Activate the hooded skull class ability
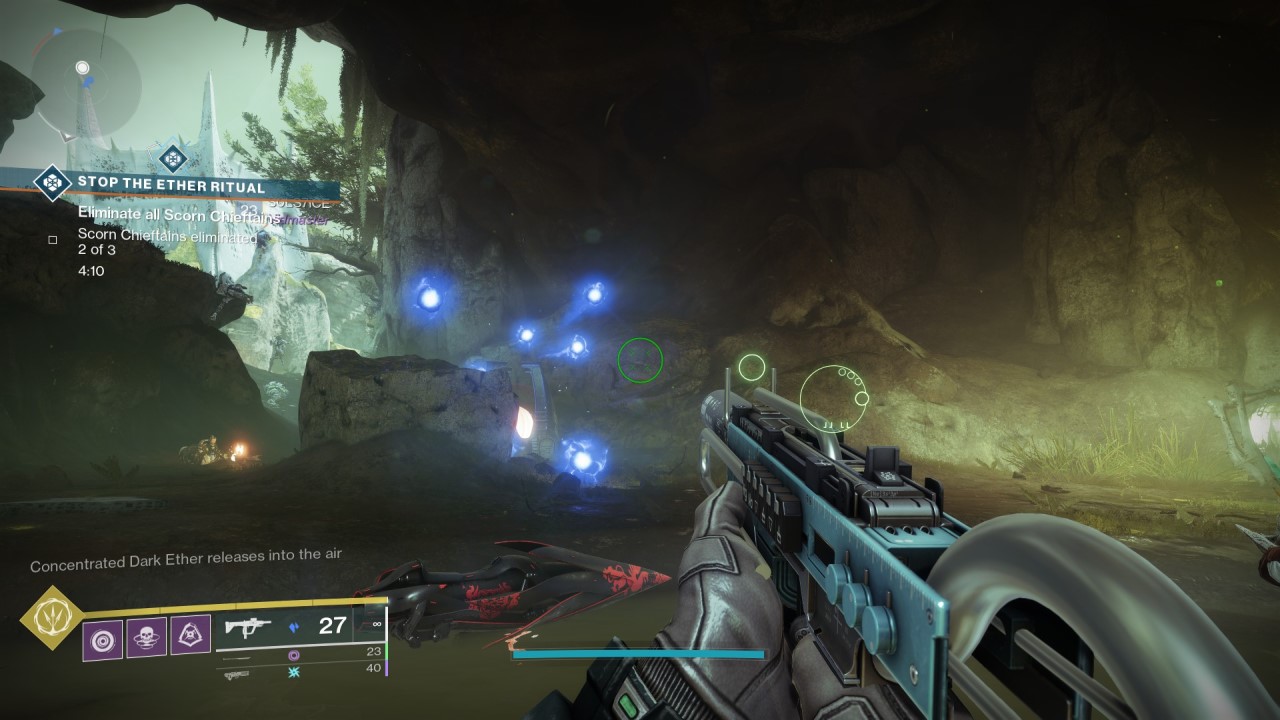1280x720 pixels. (x=190, y=635)
